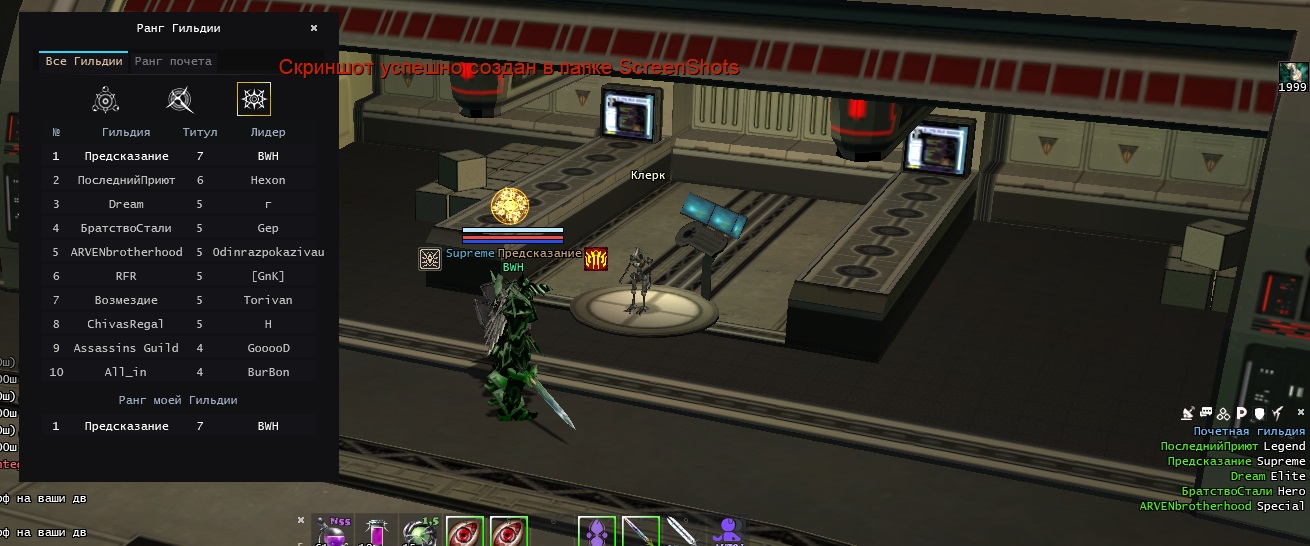The height and width of the screenshot is (546, 1310).
Task: Select the highlighted spiked sun faction emblem
Action: [x=254, y=99]
